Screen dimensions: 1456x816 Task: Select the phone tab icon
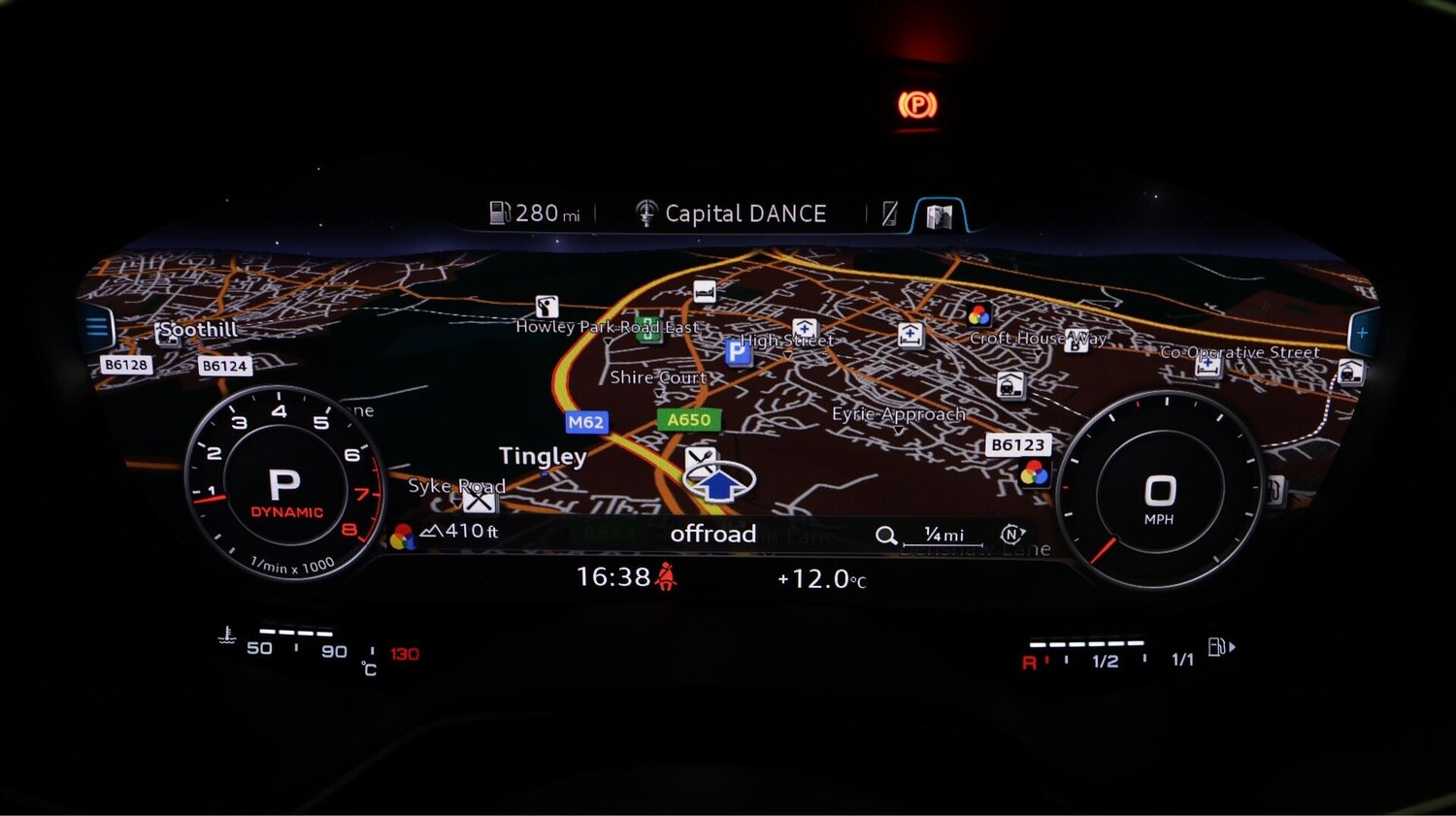(889, 214)
